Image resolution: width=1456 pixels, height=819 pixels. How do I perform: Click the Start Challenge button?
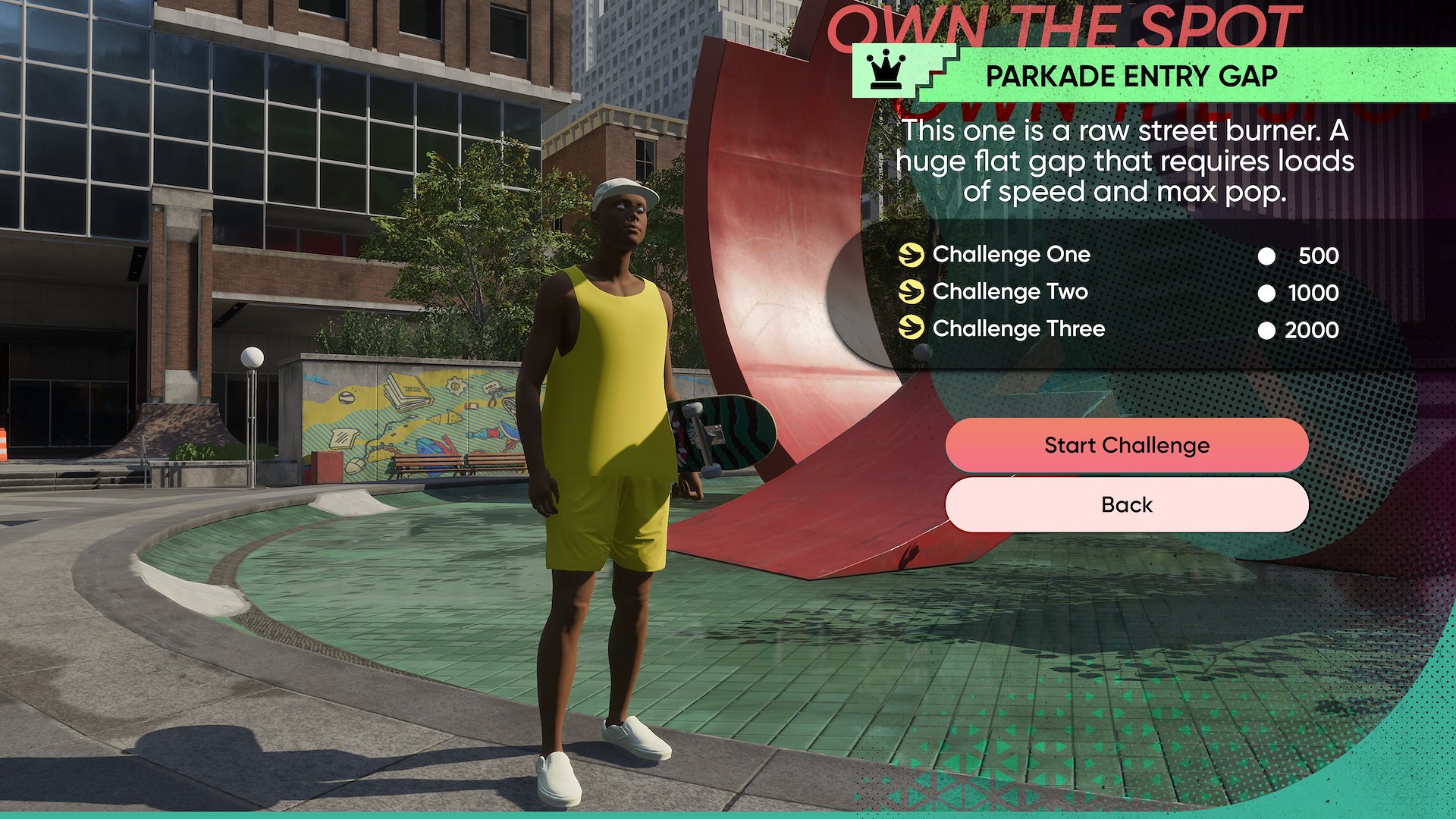(1126, 445)
